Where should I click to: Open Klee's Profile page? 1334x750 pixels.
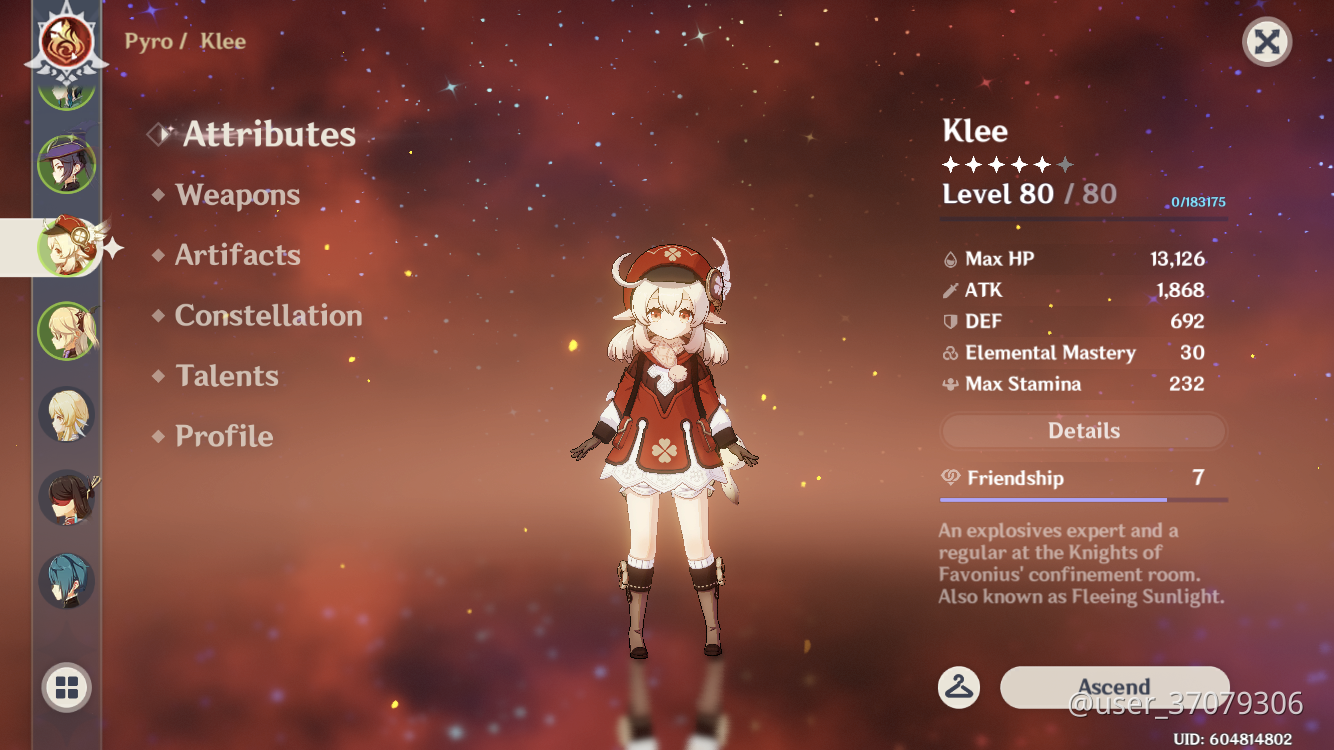click(223, 436)
